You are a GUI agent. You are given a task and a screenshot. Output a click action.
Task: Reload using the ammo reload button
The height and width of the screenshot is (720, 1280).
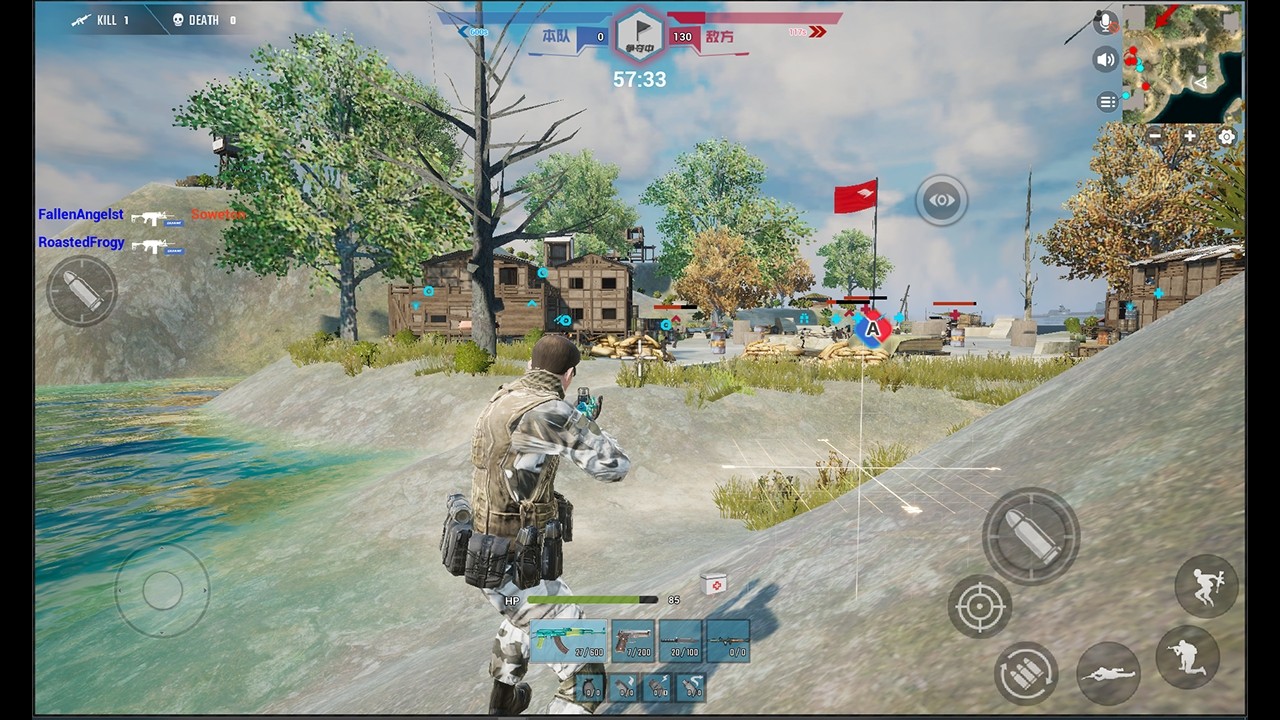pyautogui.click(x=1026, y=673)
